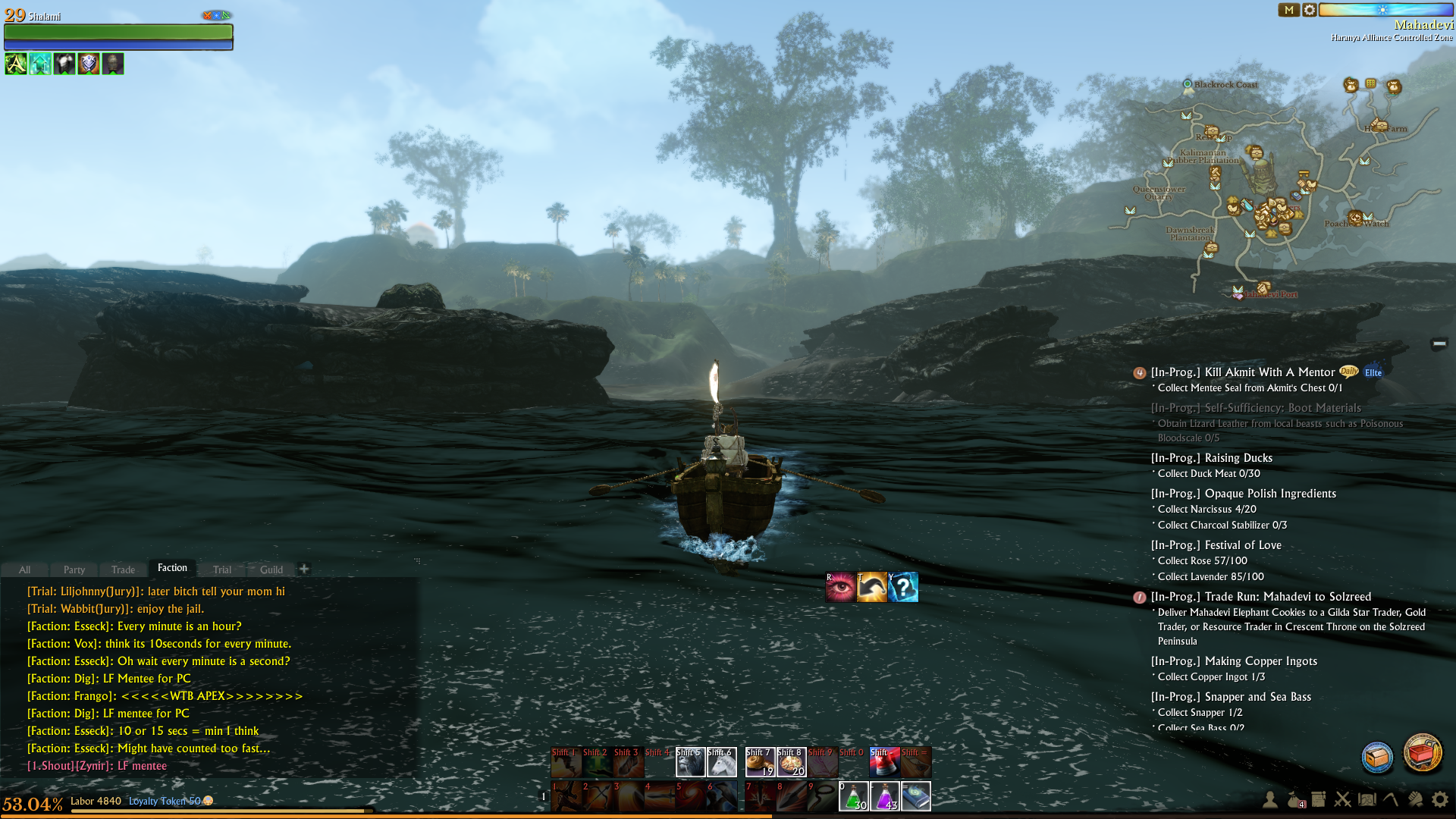The width and height of the screenshot is (1456, 819).
Task: Summon the black lion mount
Action: point(690,762)
